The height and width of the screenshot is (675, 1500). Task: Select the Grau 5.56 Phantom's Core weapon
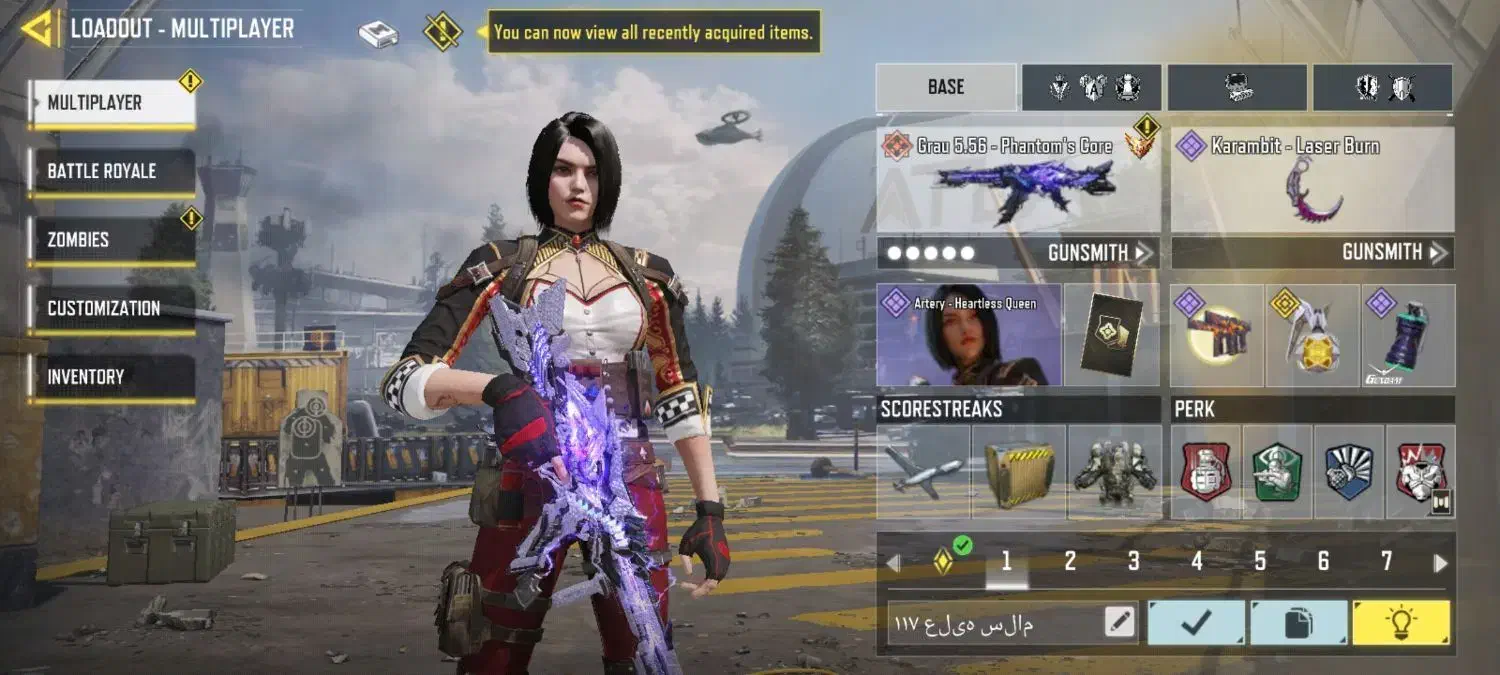pyautogui.click(x=1018, y=182)
